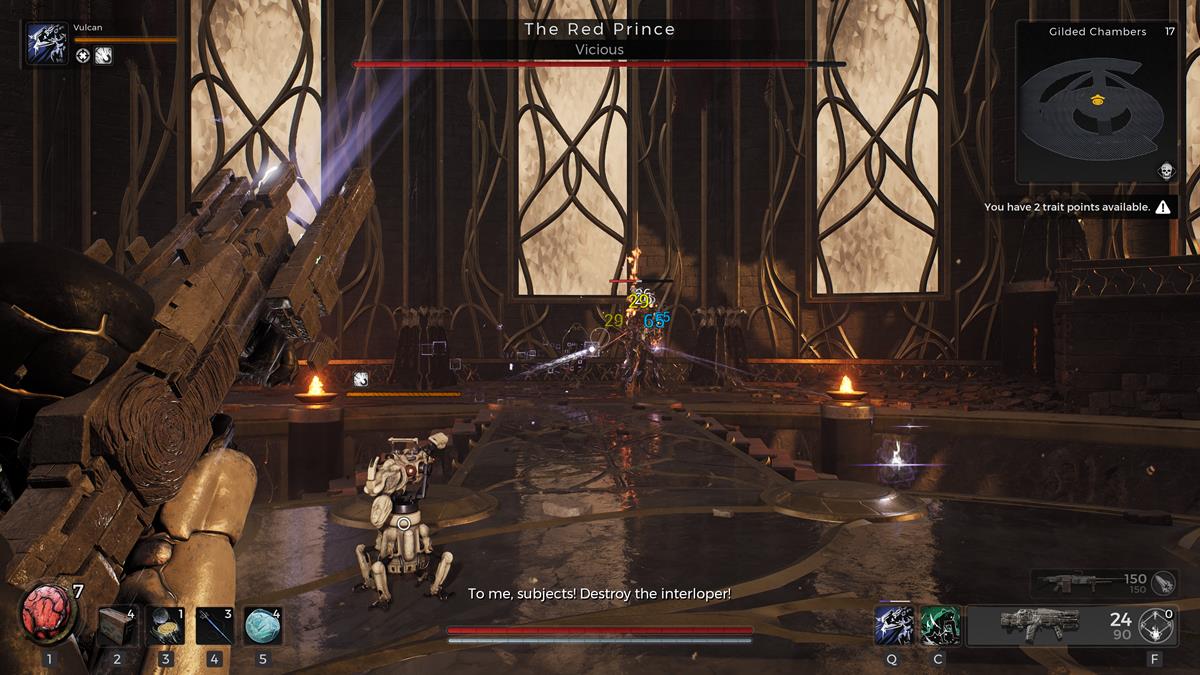Choose the blue needle item slot
Viewport: 1200px width, 675px height.
[214, 626]
